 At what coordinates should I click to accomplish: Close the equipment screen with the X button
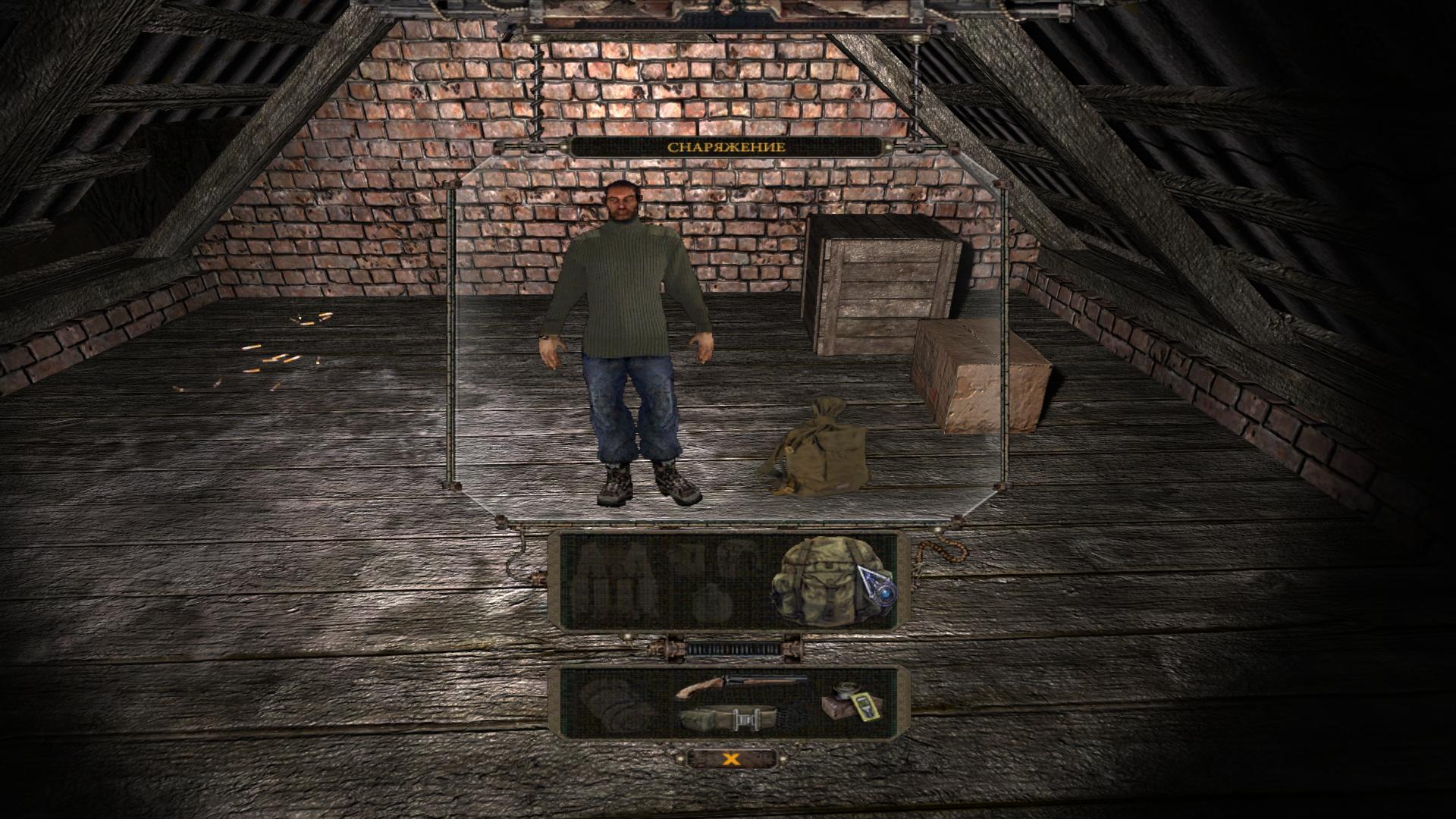[x=730, y=758]
